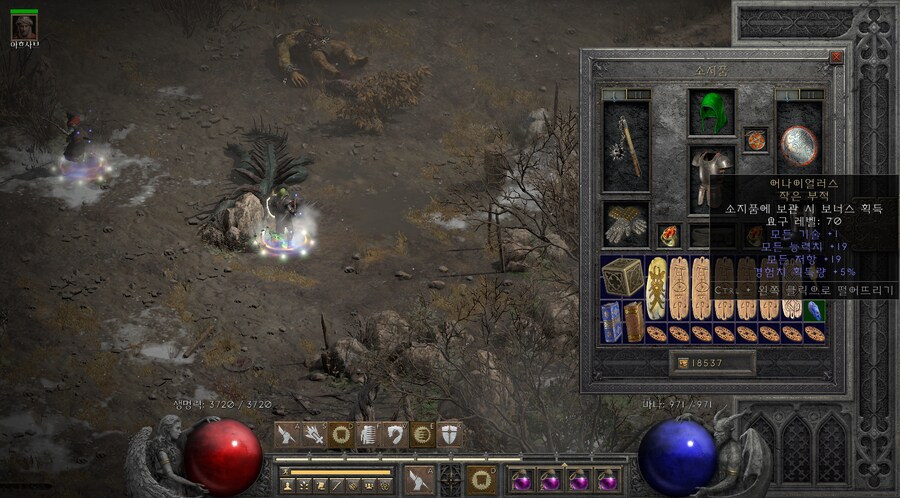This screenshot has height=498, width=900.
Task: Choose the sword skill icon in the skill bar
Action: pos(287,434)
